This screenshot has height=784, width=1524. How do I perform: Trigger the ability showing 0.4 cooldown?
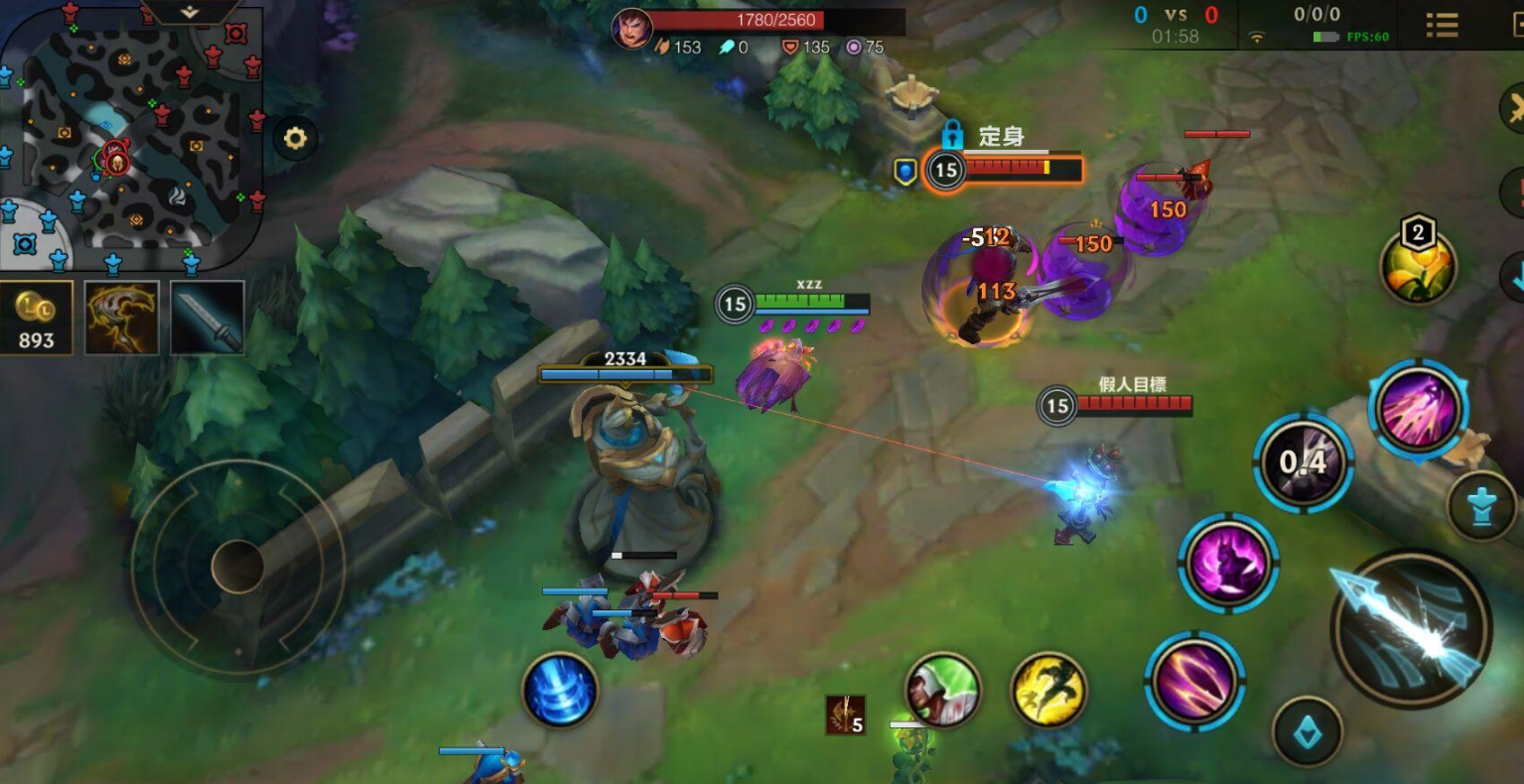click(1303, 462)
